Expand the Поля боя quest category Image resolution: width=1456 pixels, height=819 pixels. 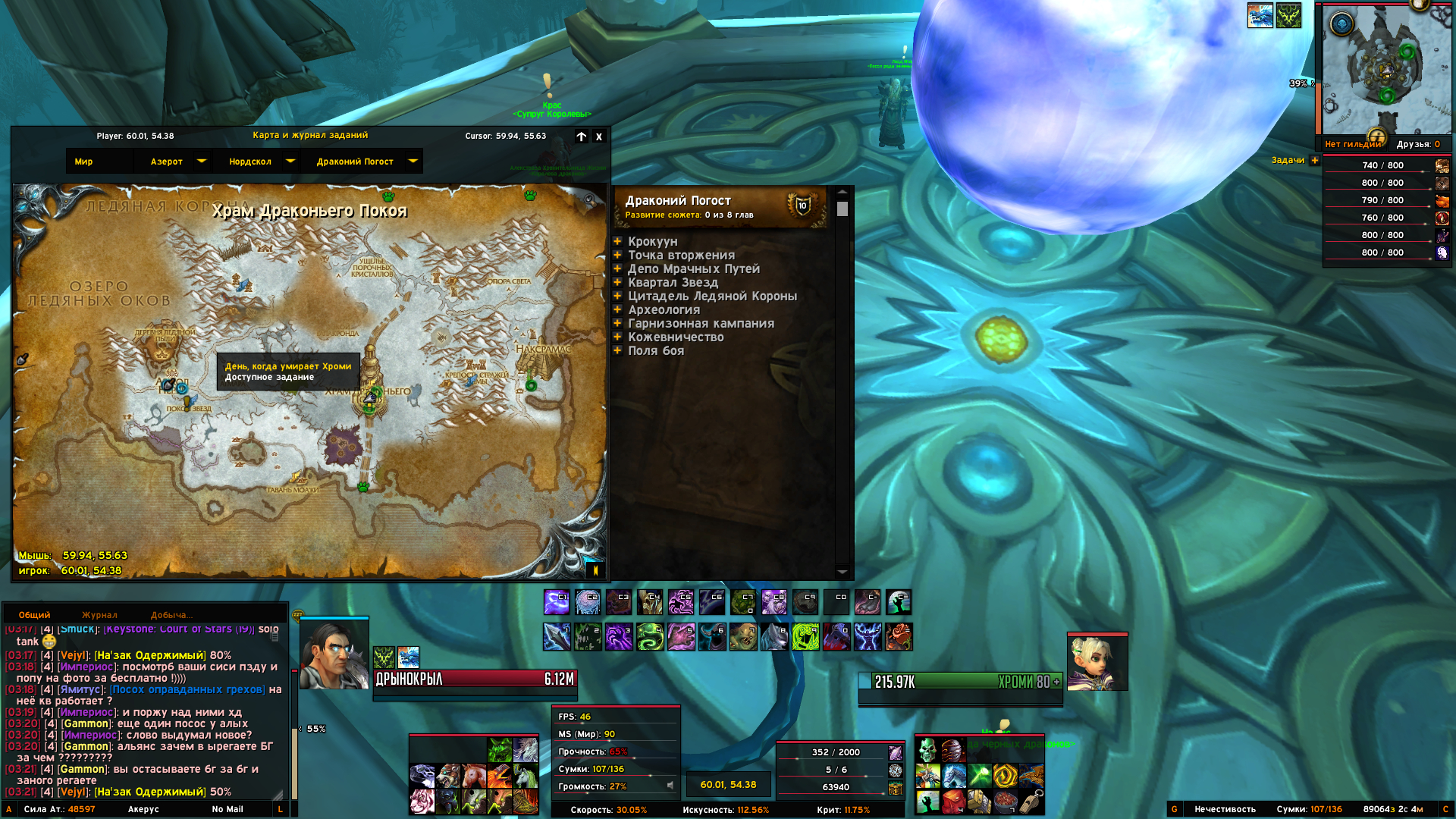(x=618, y=350)
